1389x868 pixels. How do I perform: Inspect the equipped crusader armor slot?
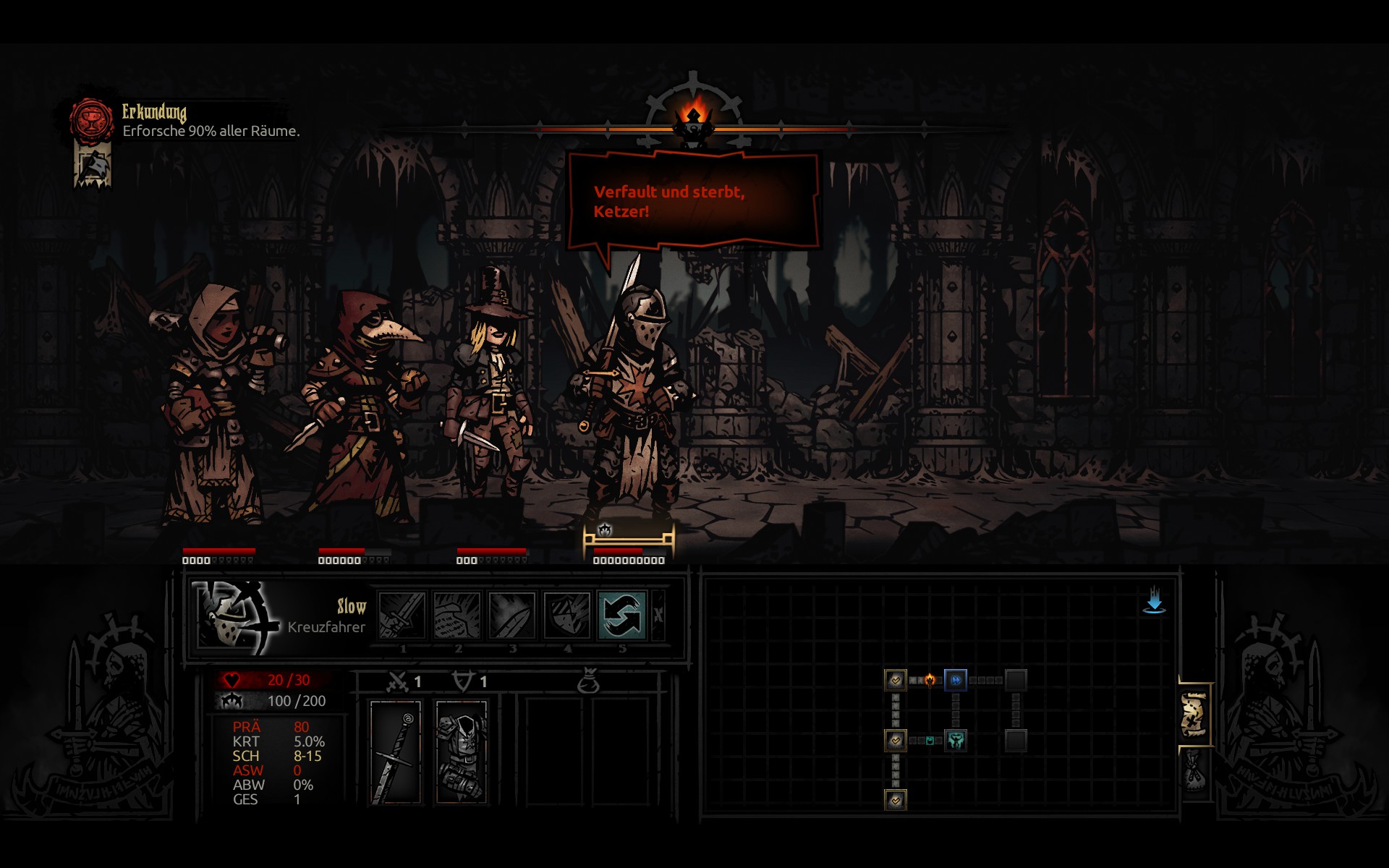[x=462, y=752]
